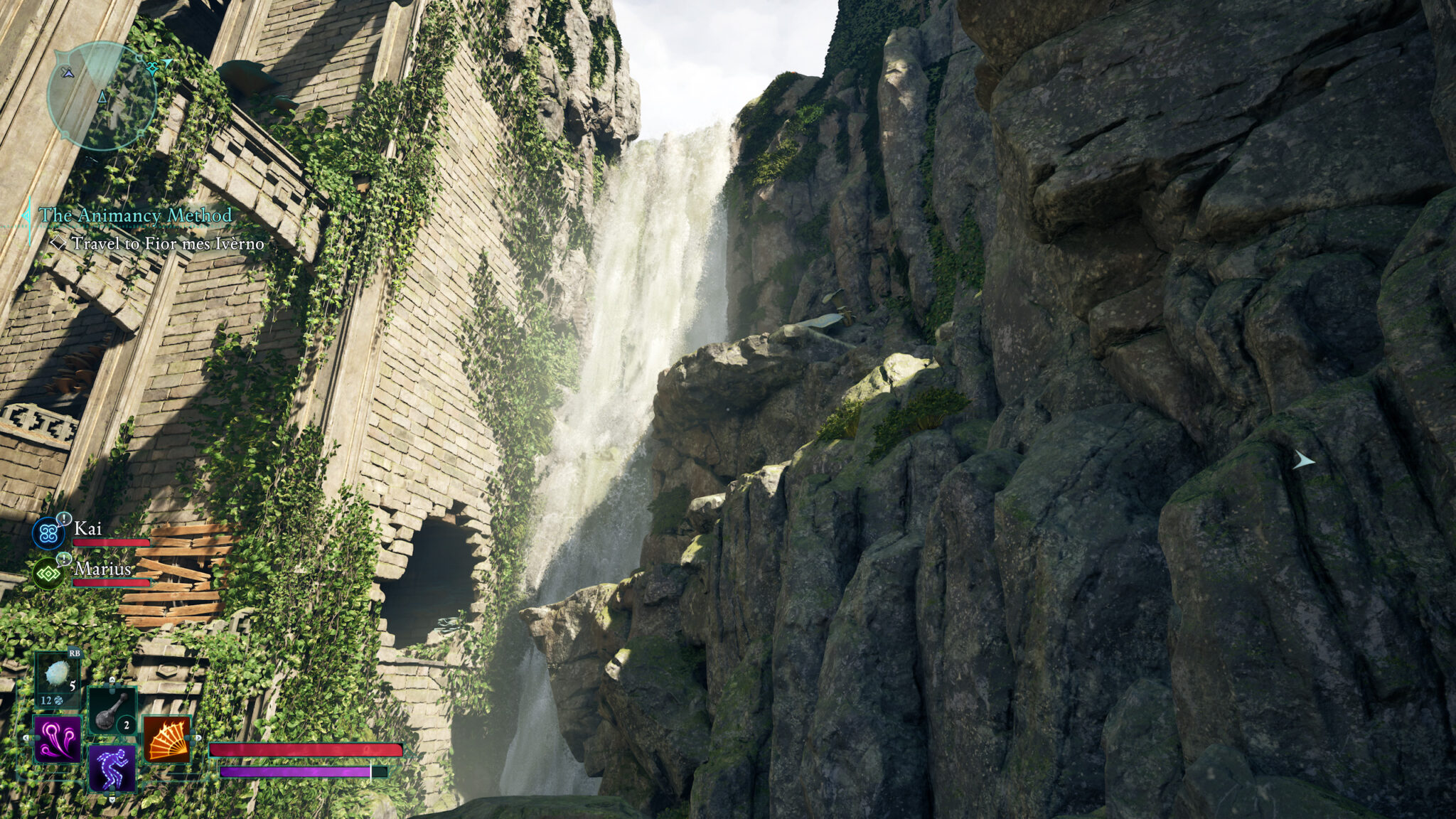Viewport: 1456px width, 819px height.
Task: Cast the orange fan of flames ability
Action: [x=167, y=739]
